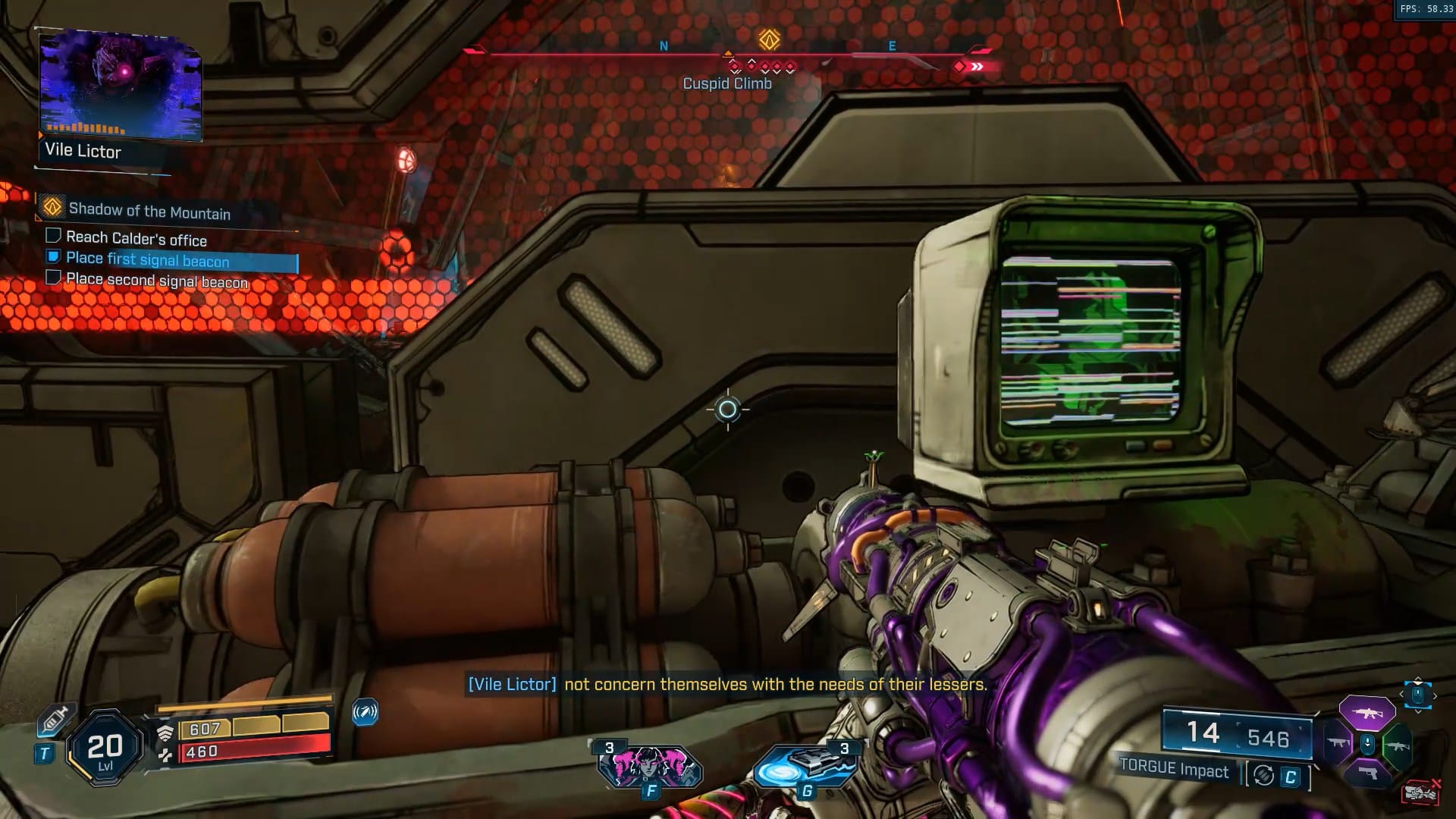Select the Place first signal beacon objective
The image size is (1456, 819).
click(x=147, y=259)
